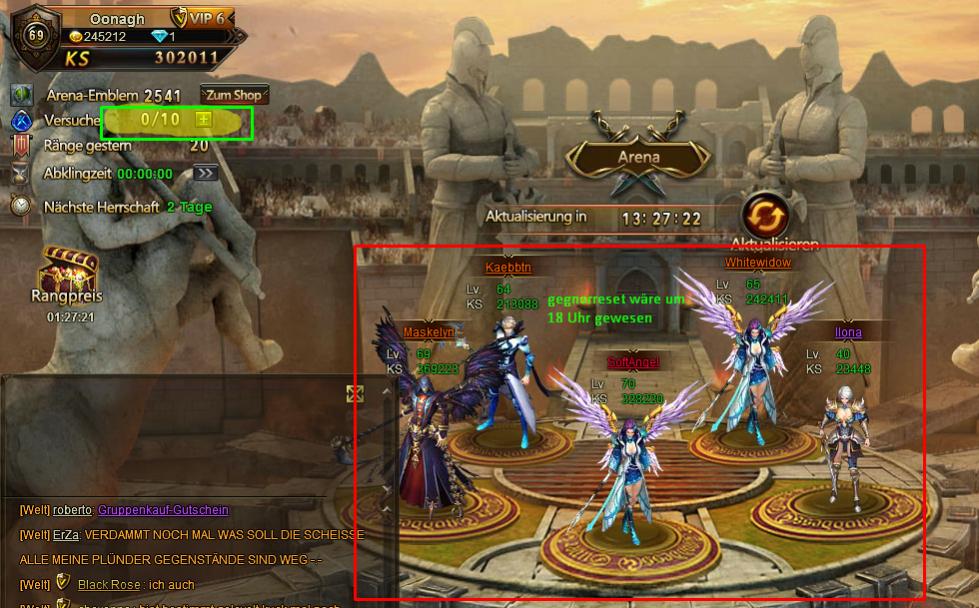Click the gold coin currency icon
Image resolution: width=979 pixels, height=608 pixels.
pos(75,37)
